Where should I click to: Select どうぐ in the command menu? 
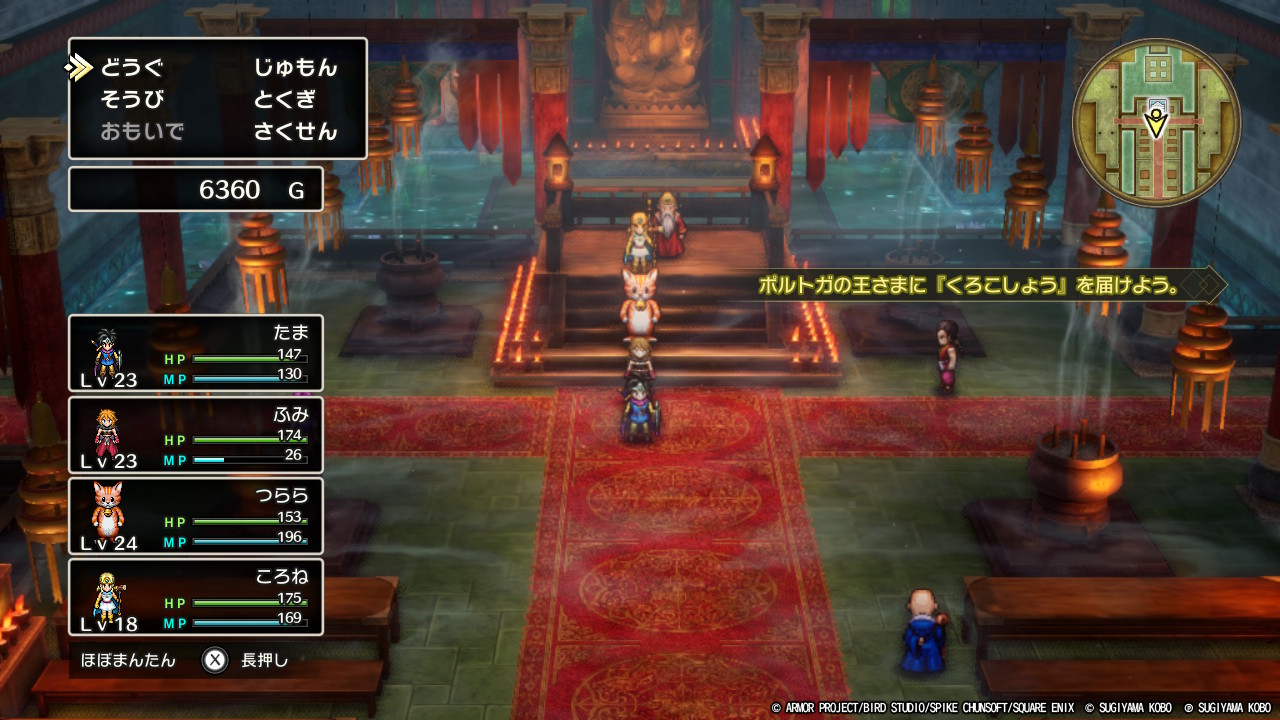pyautogui.click(x=131, y=68)
